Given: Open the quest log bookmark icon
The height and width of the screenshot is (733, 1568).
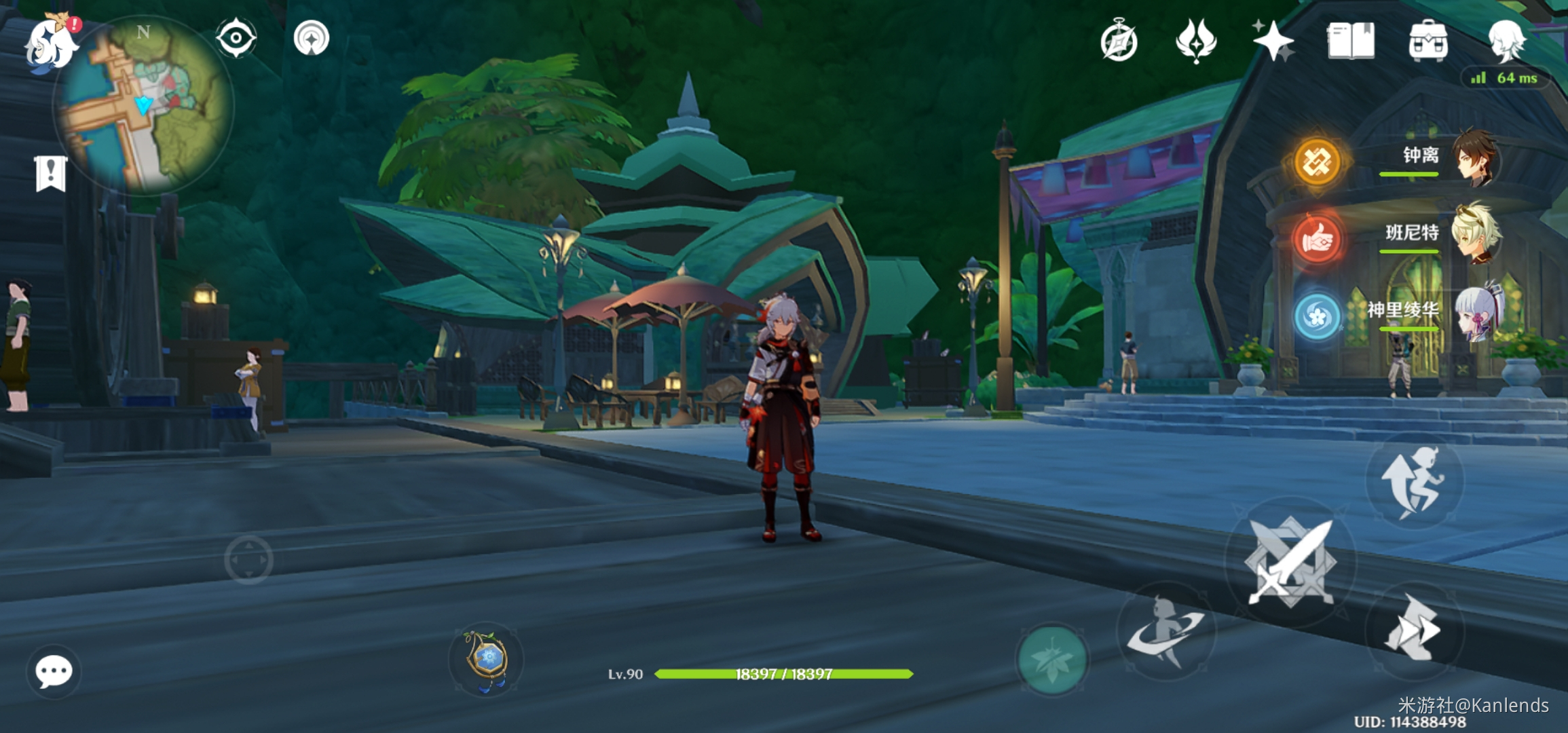Looking at the screenshot, I should click(x=51, y=174).
